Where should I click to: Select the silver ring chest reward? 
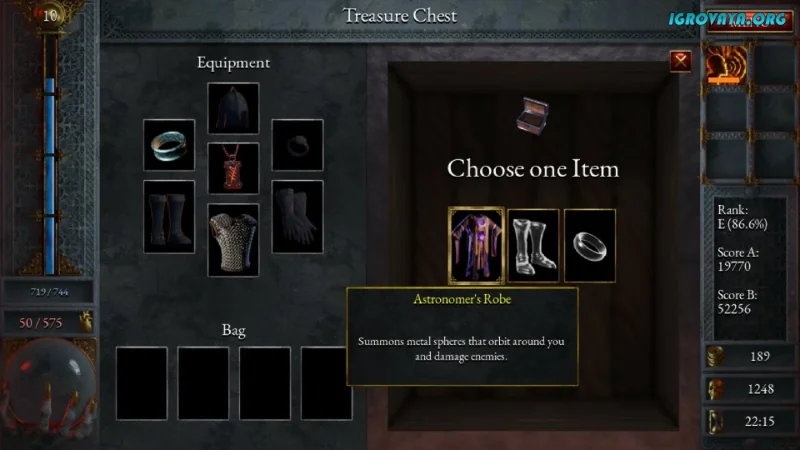590,245
